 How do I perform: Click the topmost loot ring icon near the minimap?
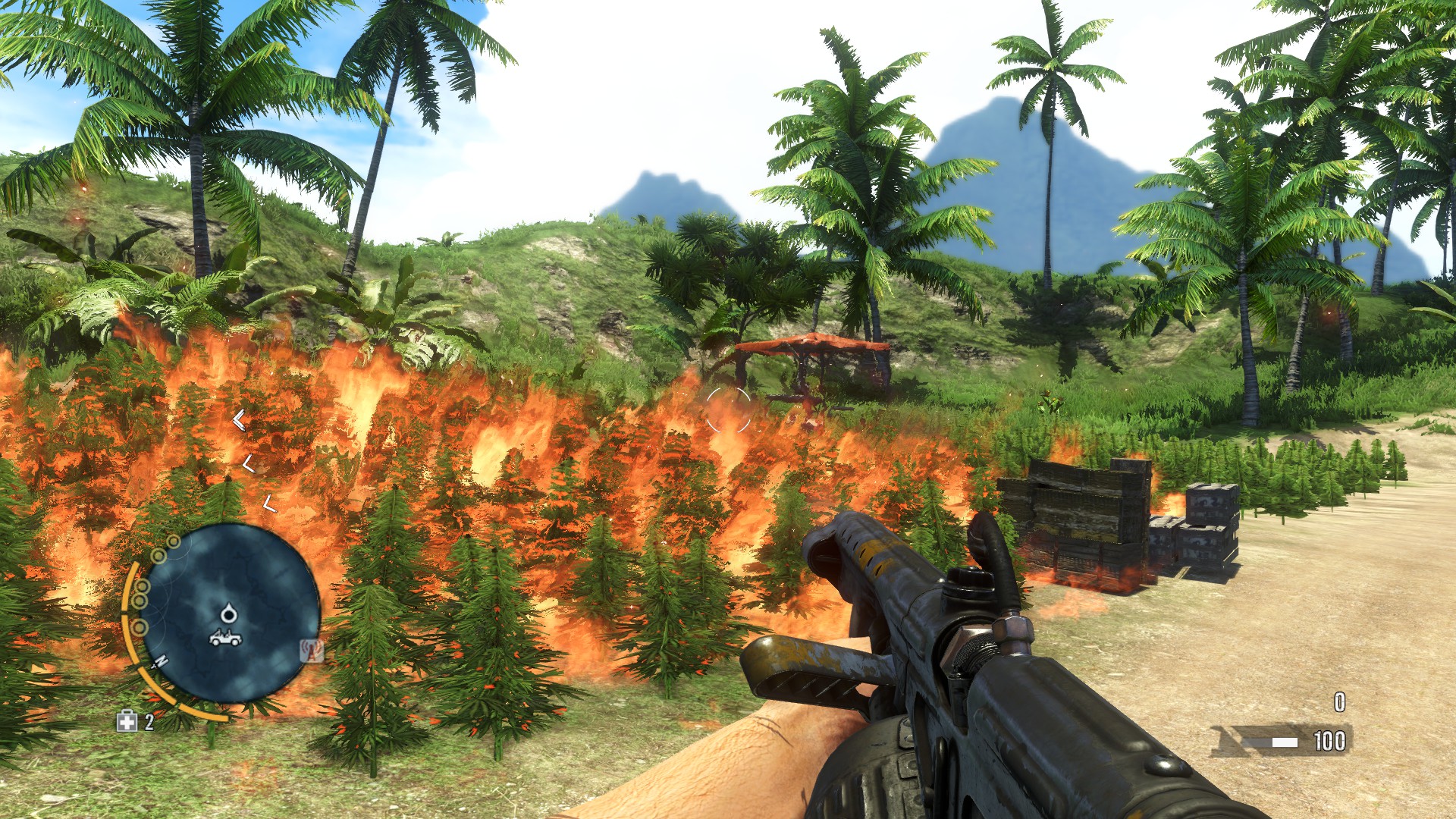click(174, 542)
